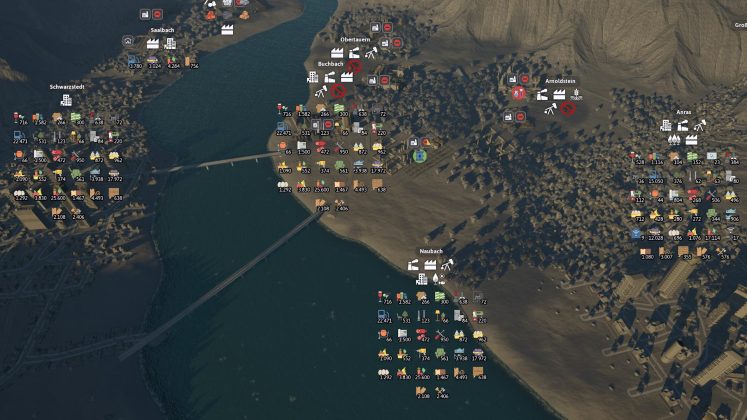Select the Schwarzstedt town label

66,87
